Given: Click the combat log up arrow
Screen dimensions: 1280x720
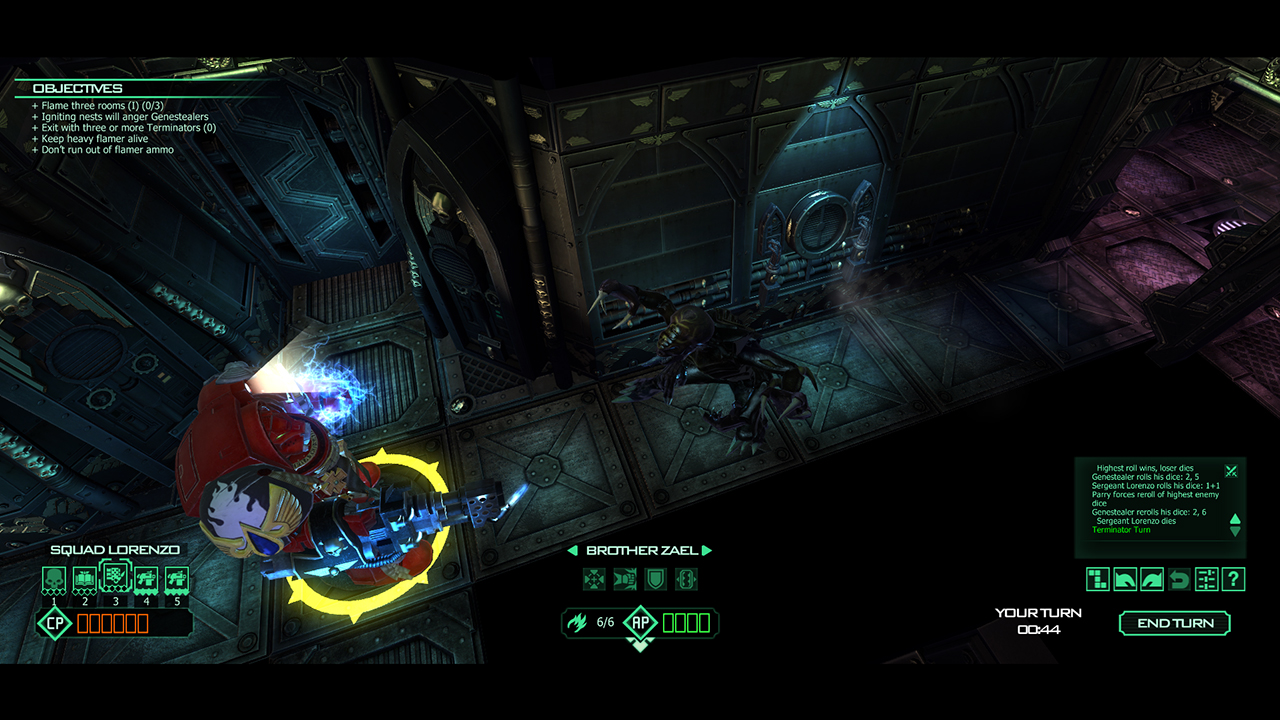Looking at the screenshot, I should (x=1235, y=519).
